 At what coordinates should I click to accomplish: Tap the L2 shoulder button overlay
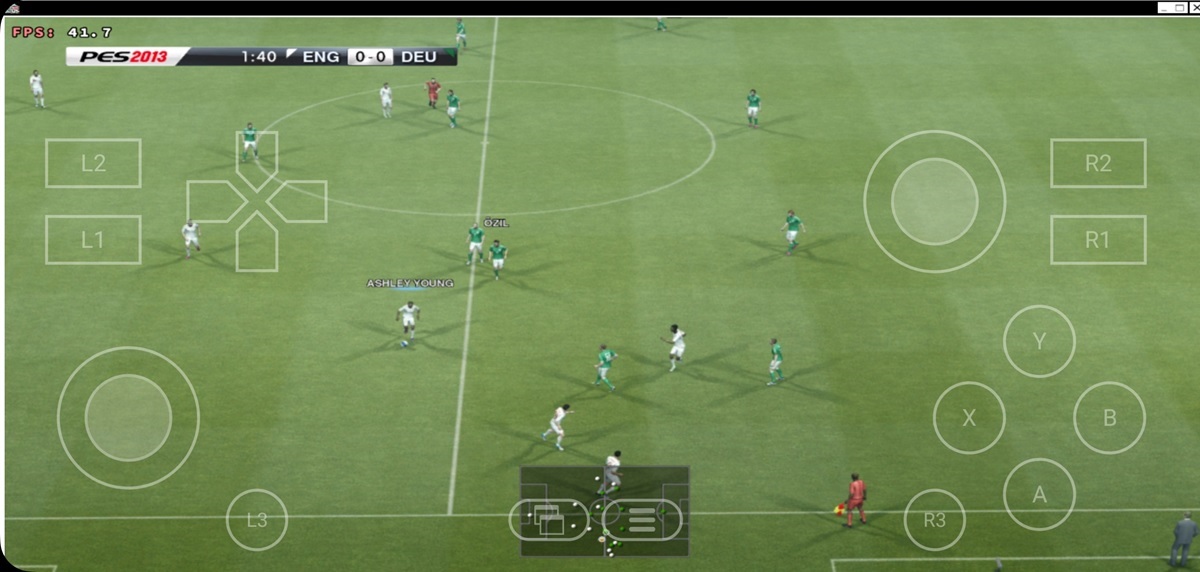click(93, 164)
